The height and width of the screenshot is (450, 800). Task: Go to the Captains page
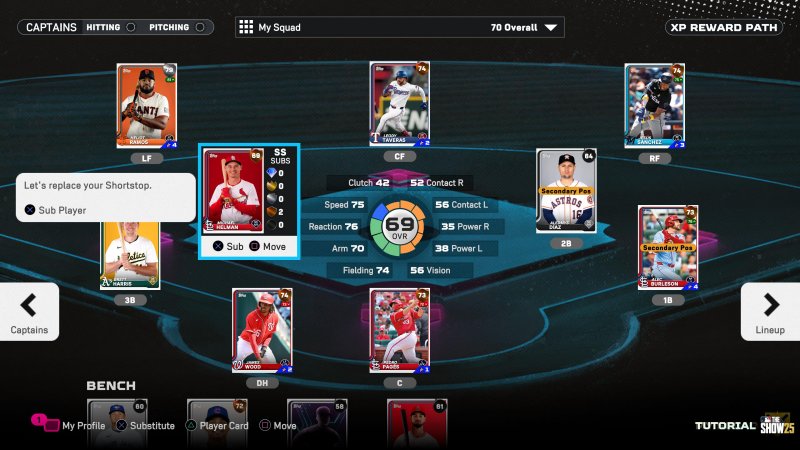point(29,311)
